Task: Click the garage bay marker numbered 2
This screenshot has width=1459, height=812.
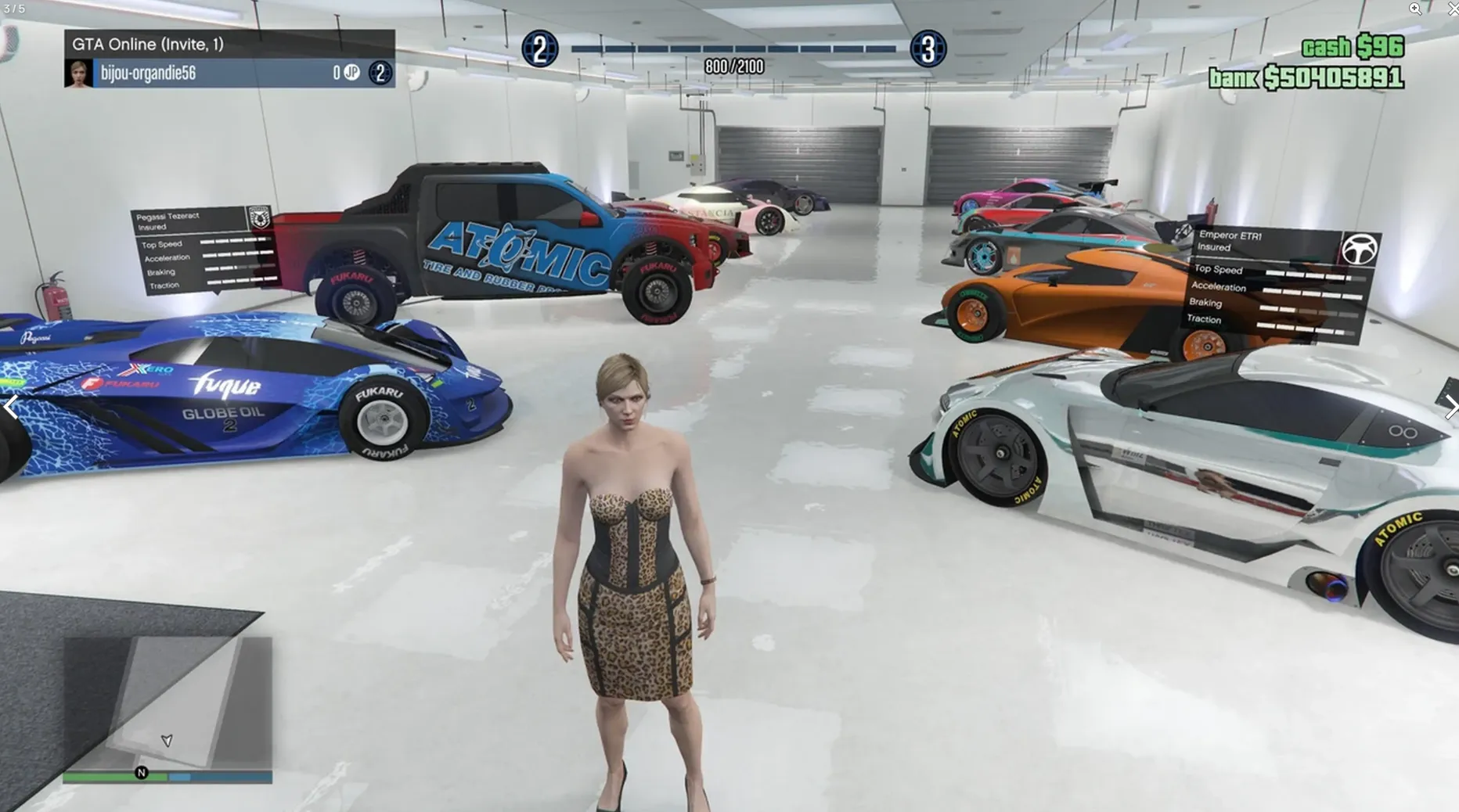Action: (539, 47)
